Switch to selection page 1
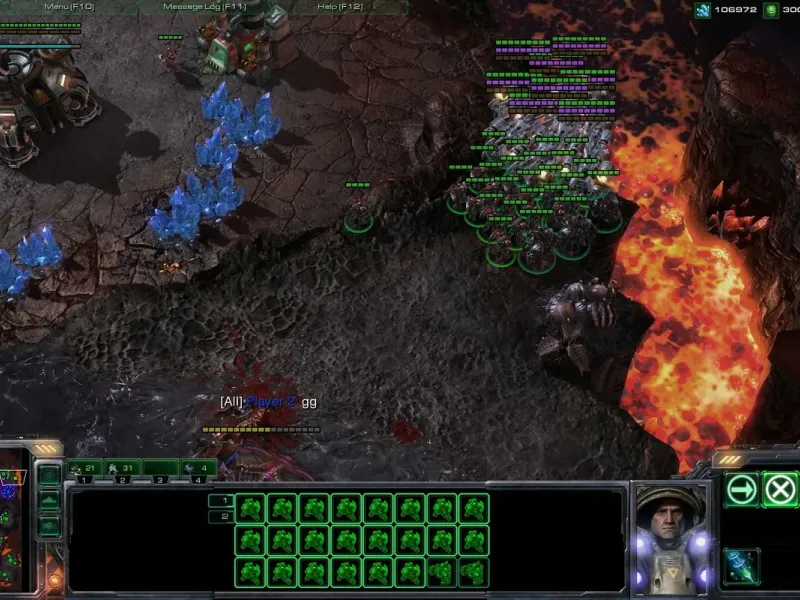The height and width of the screenshot is (600, 800). click(221, 501)
